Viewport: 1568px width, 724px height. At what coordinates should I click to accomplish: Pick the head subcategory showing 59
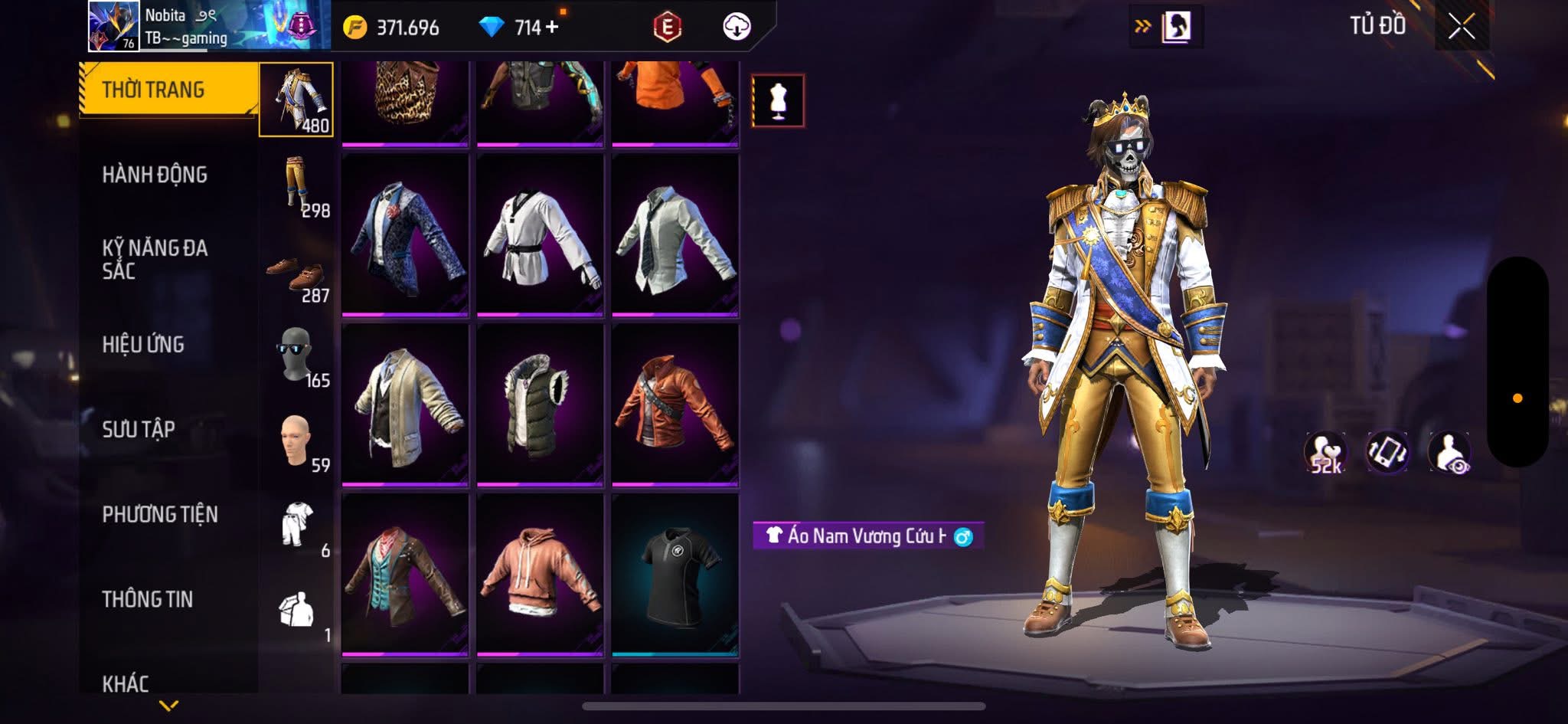click(297, 441)
